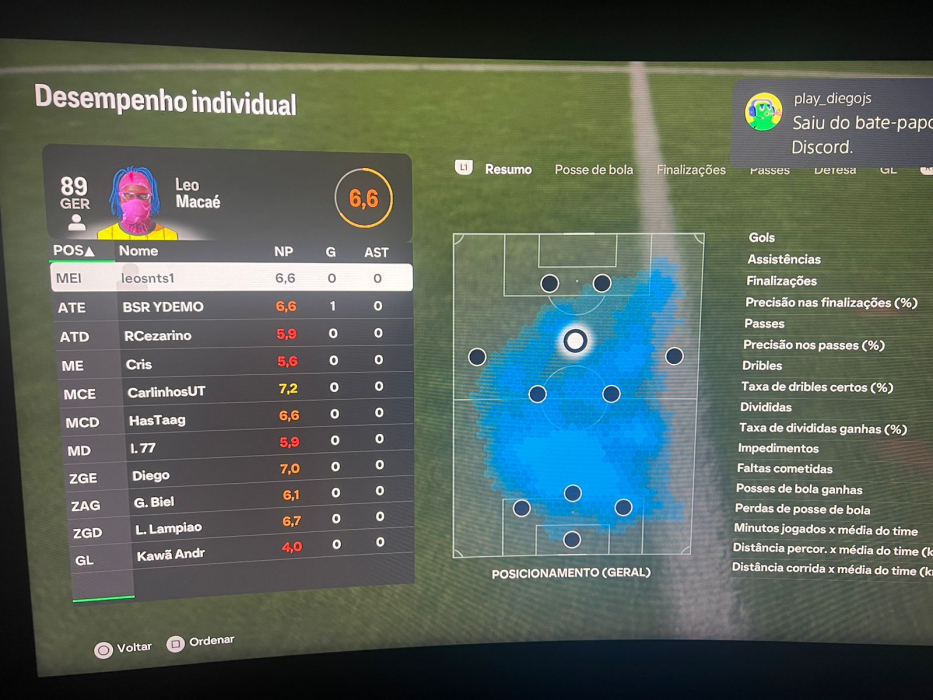Select the highlighted player dot on pitch
Viewport: 933px width, 700px height.
pyautogui.click(x=574, y=341)
